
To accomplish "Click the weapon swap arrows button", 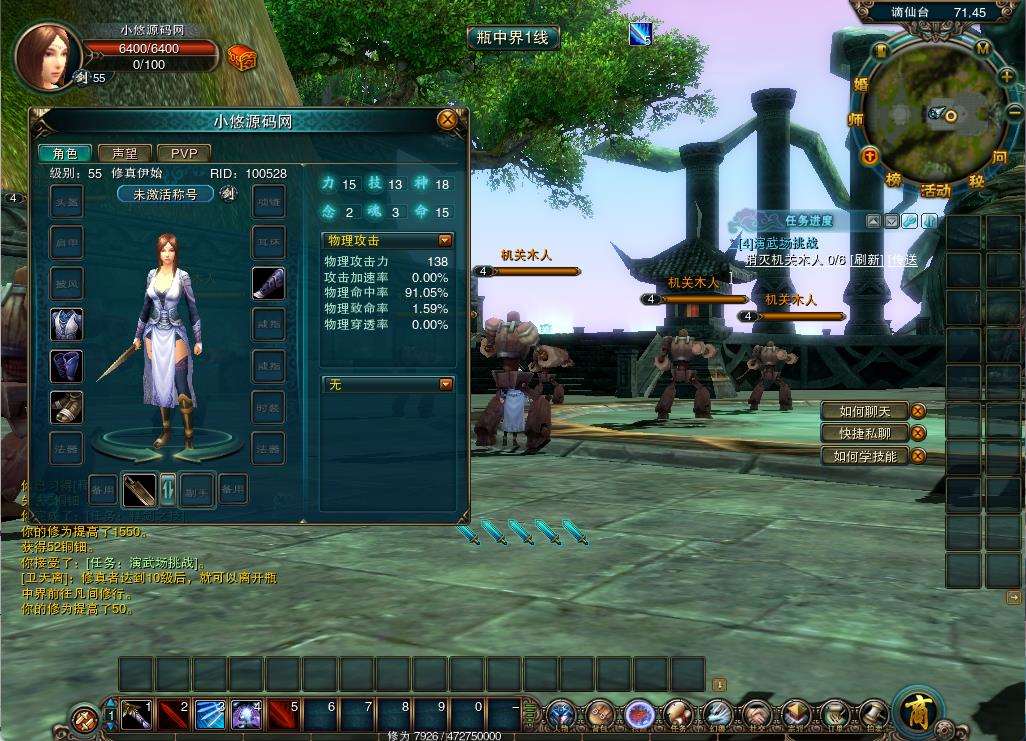I will click(167, 489).
